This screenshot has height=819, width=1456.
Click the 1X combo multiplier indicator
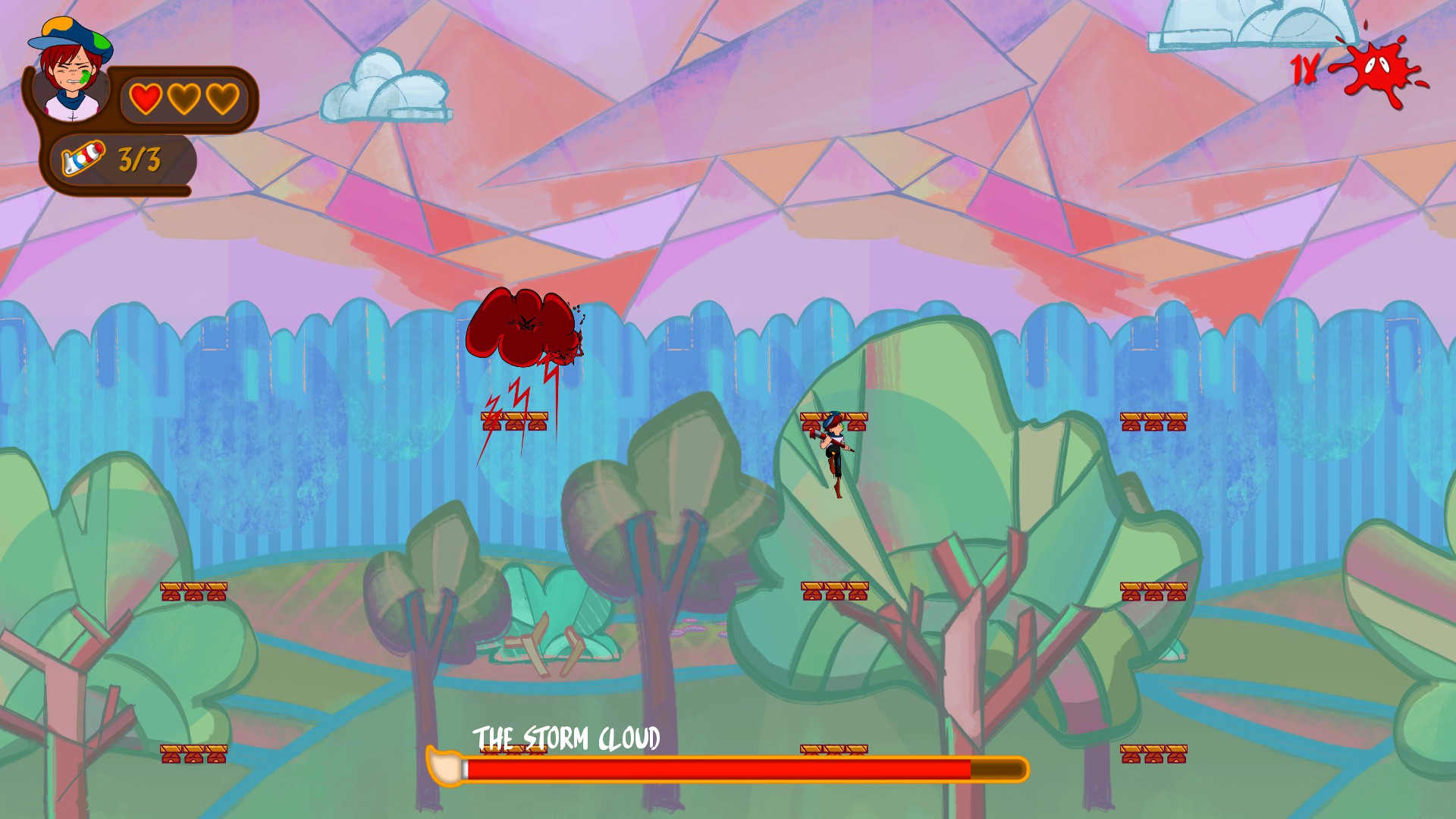point(1306,70)
